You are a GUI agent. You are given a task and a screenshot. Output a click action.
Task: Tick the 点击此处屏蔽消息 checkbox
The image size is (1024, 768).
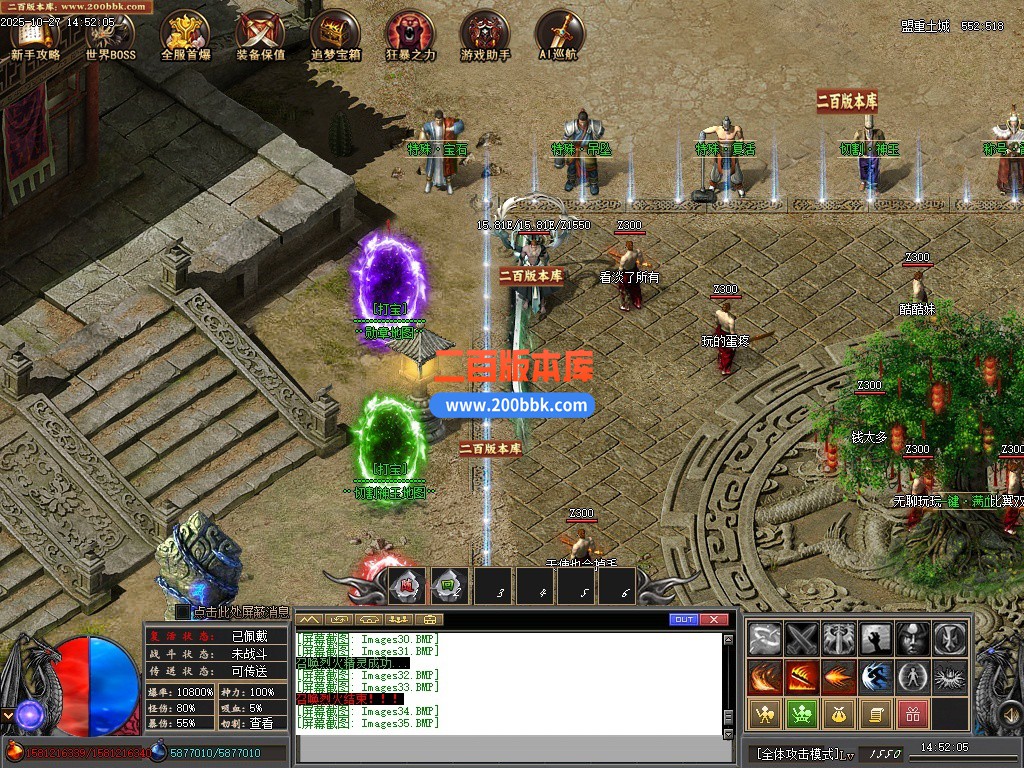[182, 611]
